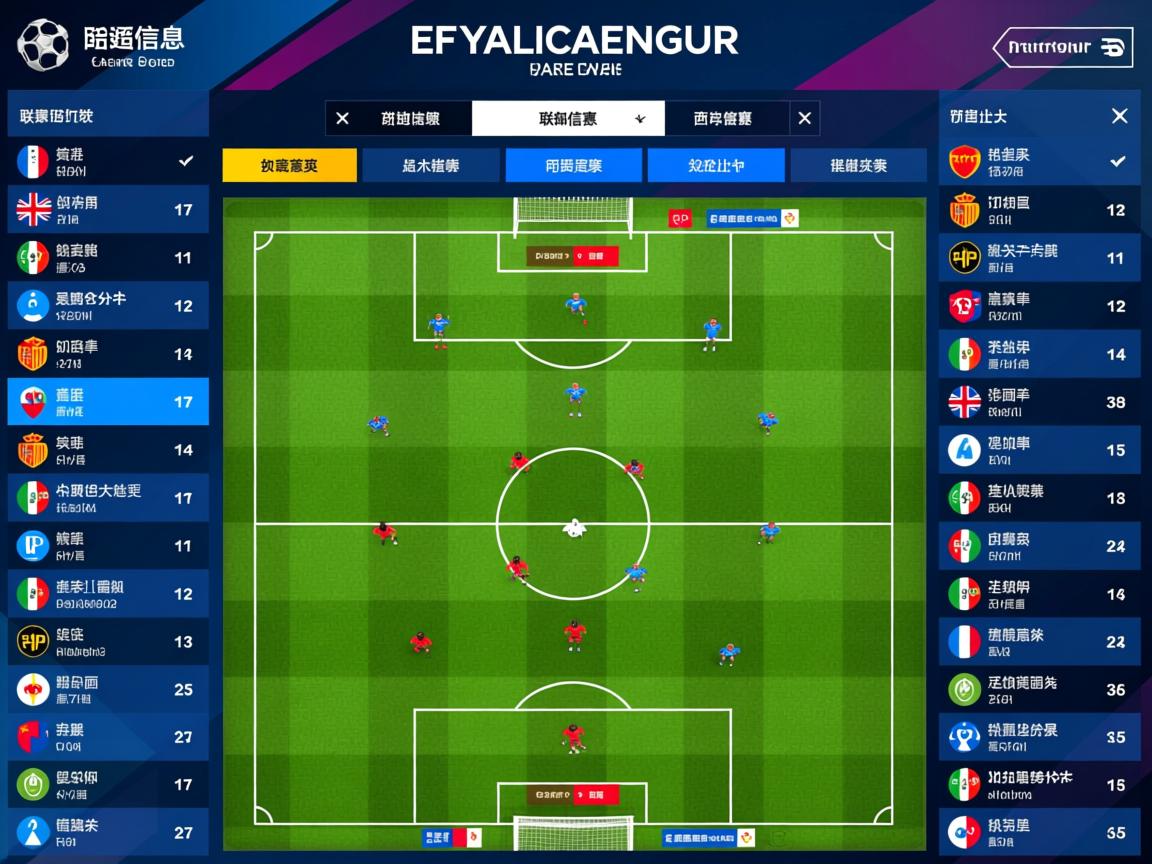Pick the bright blue highlighted list row

pos(108,402)
